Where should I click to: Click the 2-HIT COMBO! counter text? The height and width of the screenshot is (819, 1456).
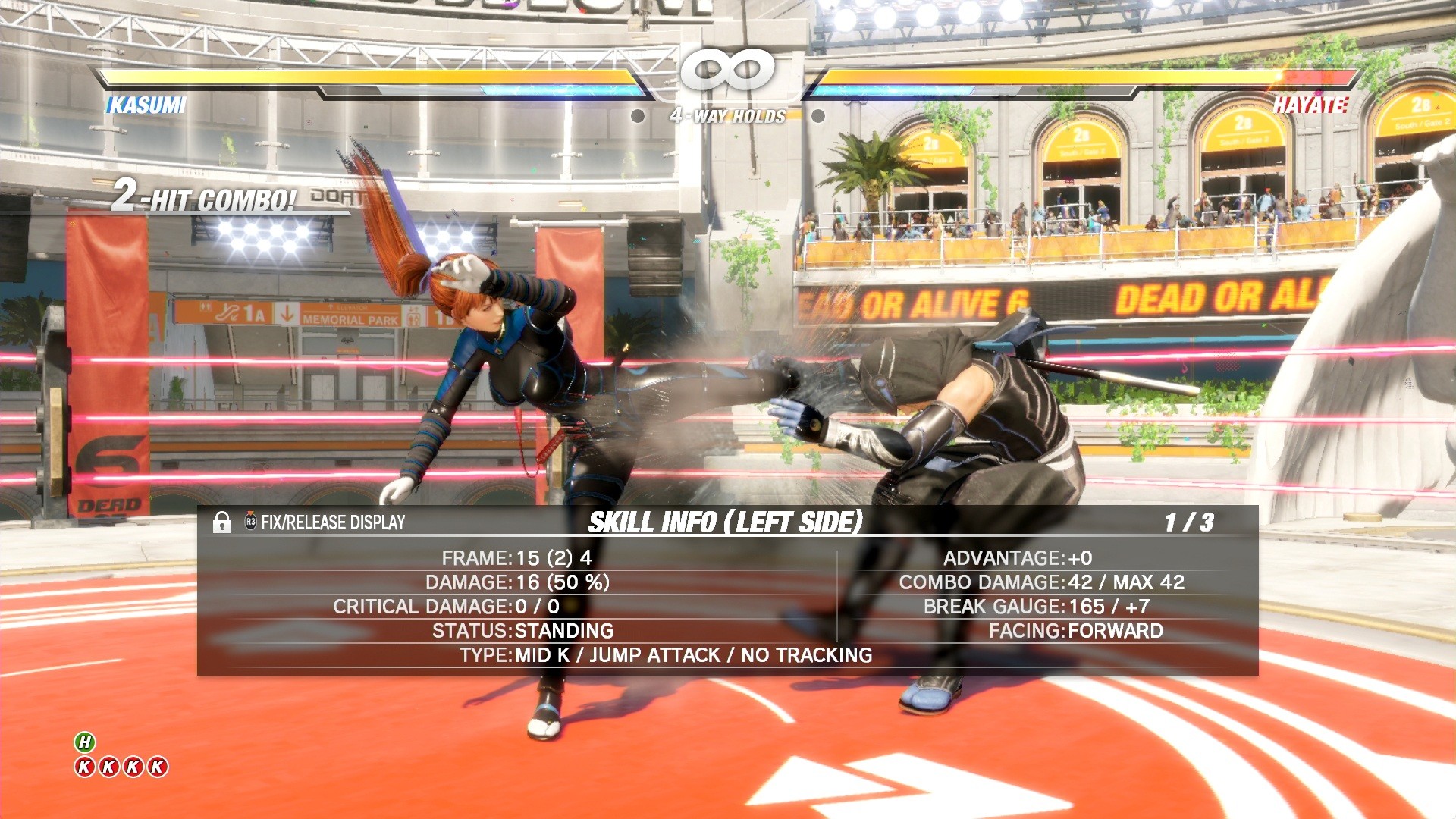[201, 199]
